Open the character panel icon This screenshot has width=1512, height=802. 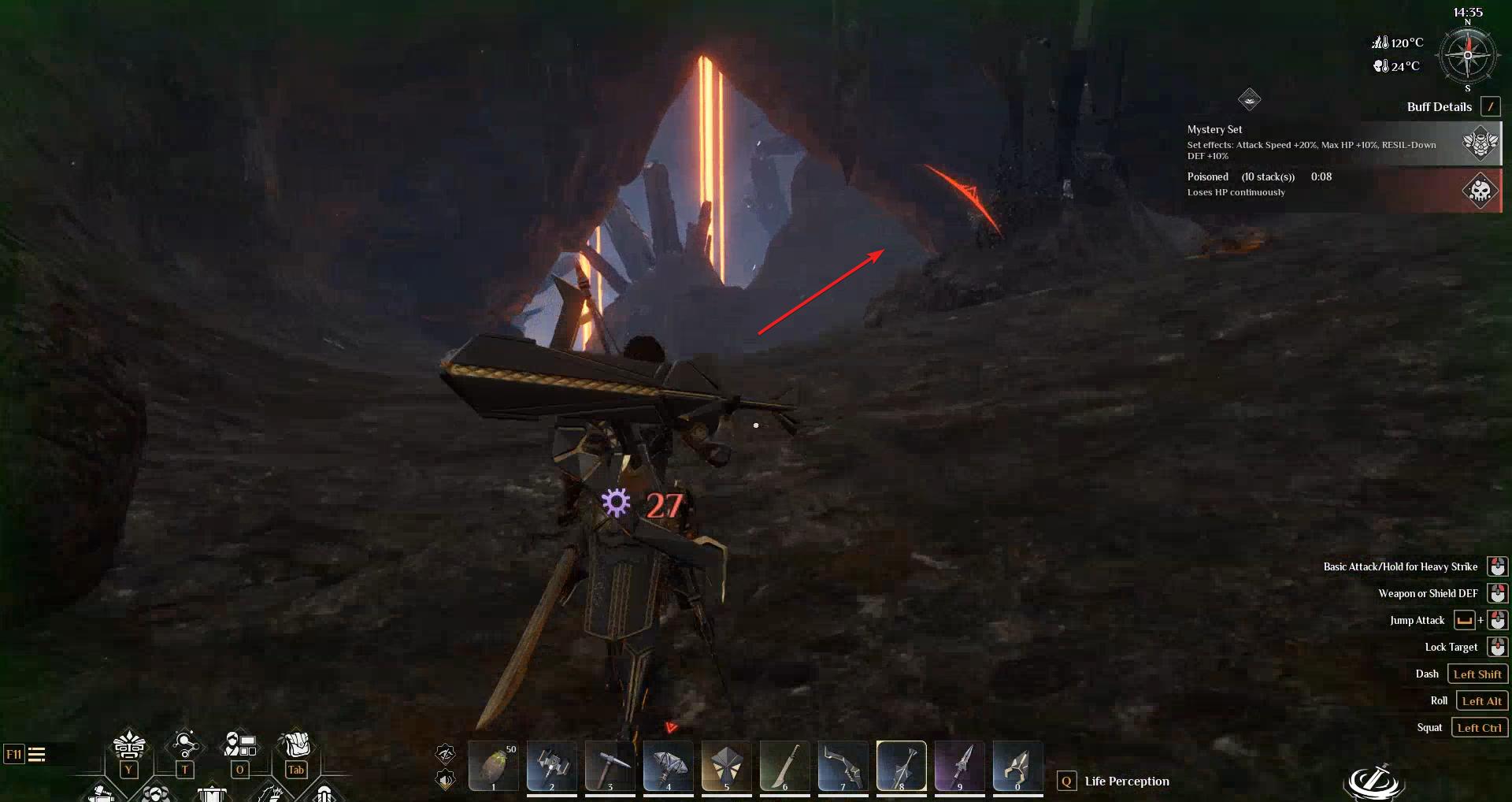240,744
